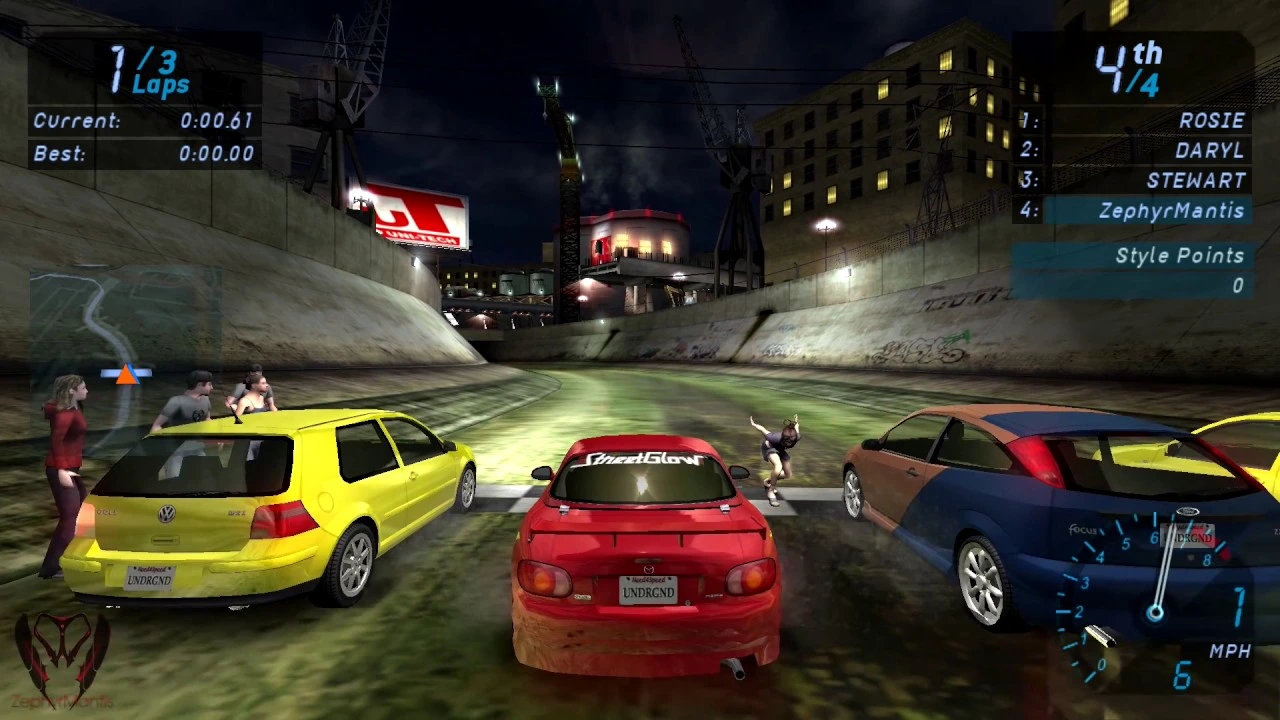Click the ZephyrMantis entry in standings
Viewport: 1280px width, 720px height.
(x=1170, y=211)
